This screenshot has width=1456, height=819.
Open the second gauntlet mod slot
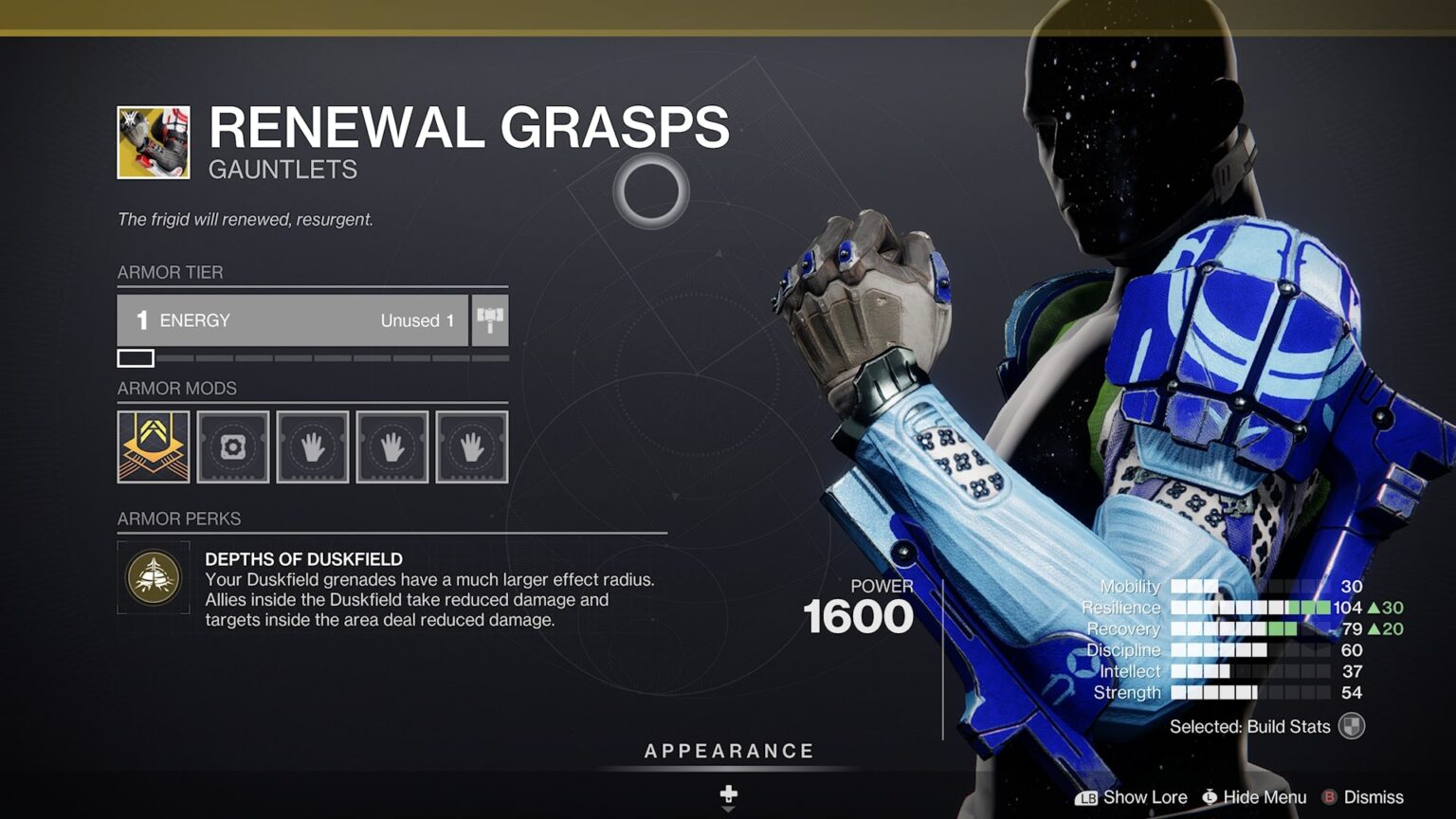click(313, 446)
